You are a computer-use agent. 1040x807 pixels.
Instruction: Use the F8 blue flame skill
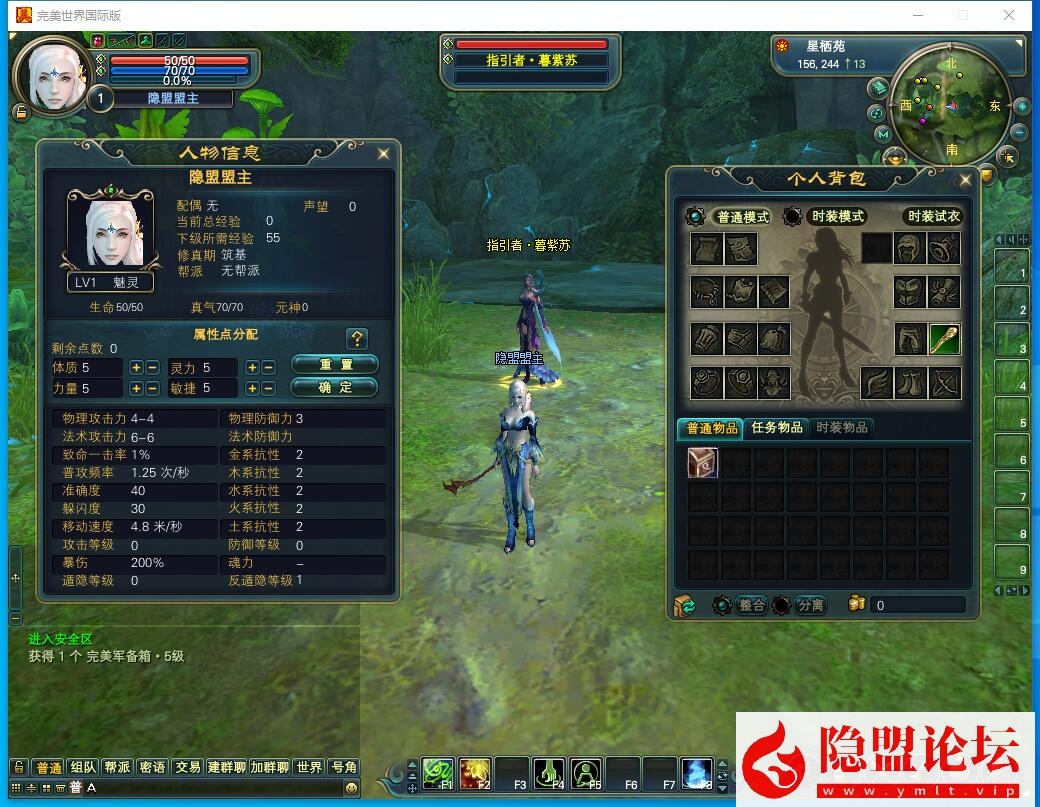click(x=696, y=772)
